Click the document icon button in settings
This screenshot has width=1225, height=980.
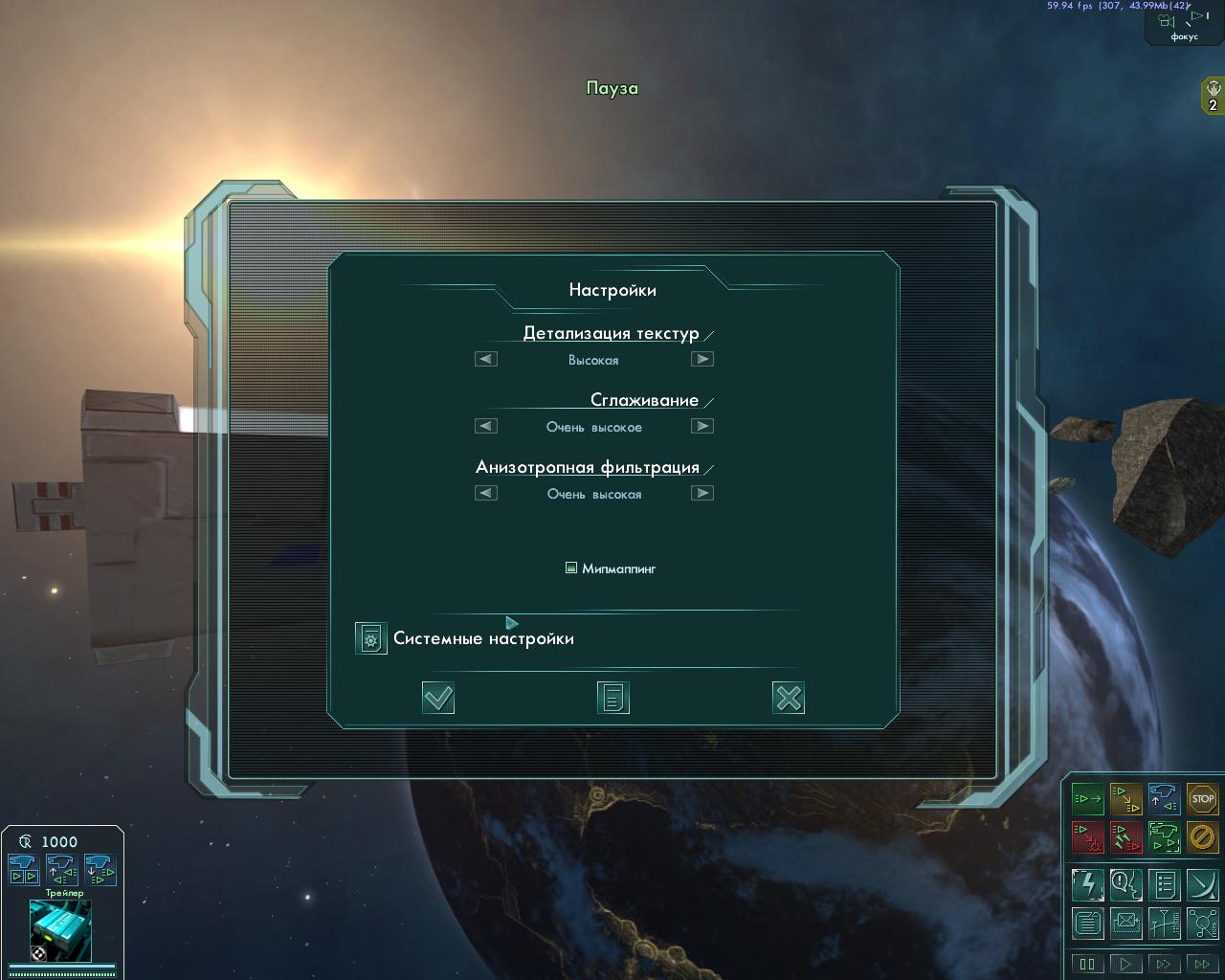pos(612,698)
